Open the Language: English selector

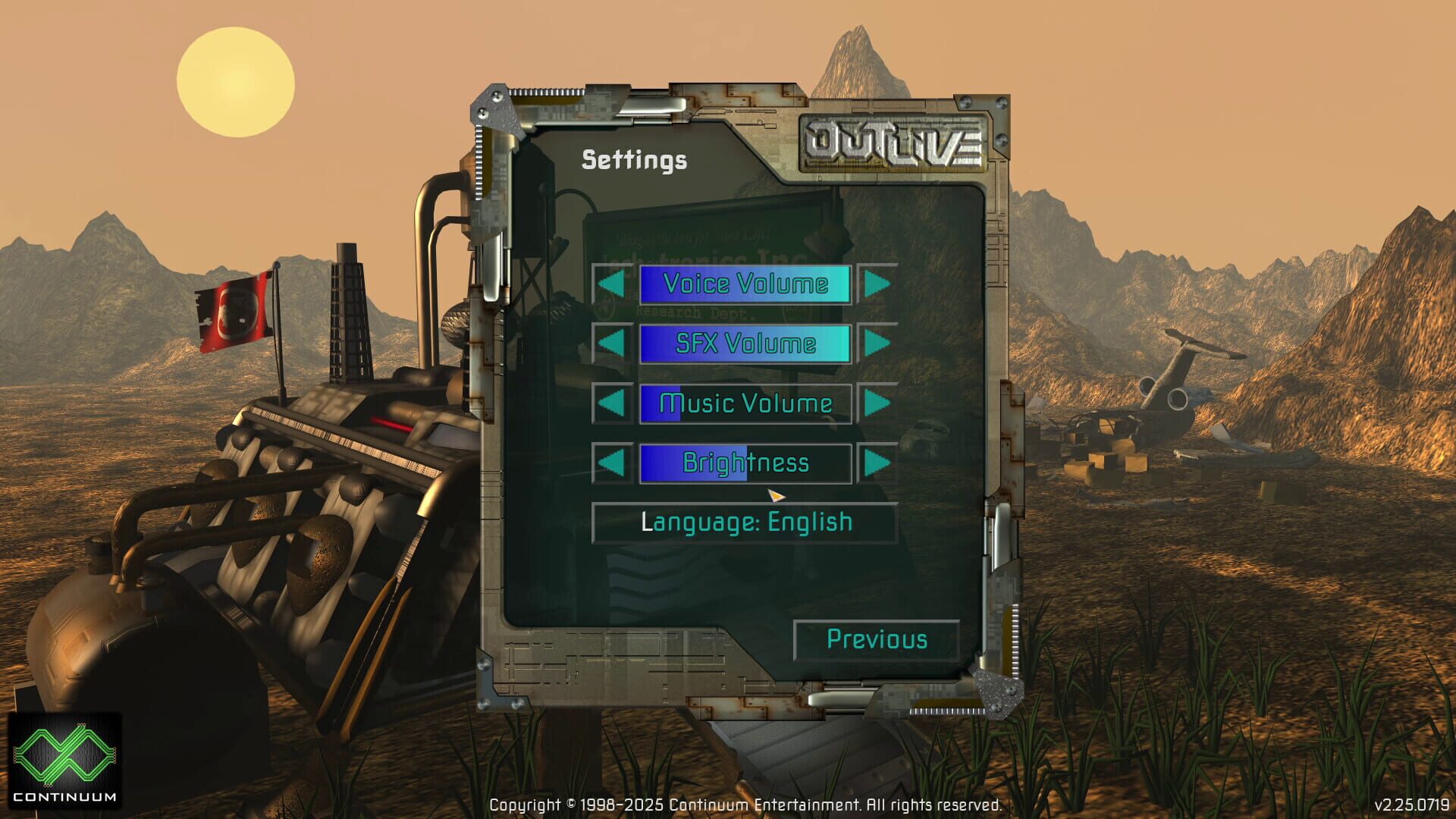tap(745, 522)
